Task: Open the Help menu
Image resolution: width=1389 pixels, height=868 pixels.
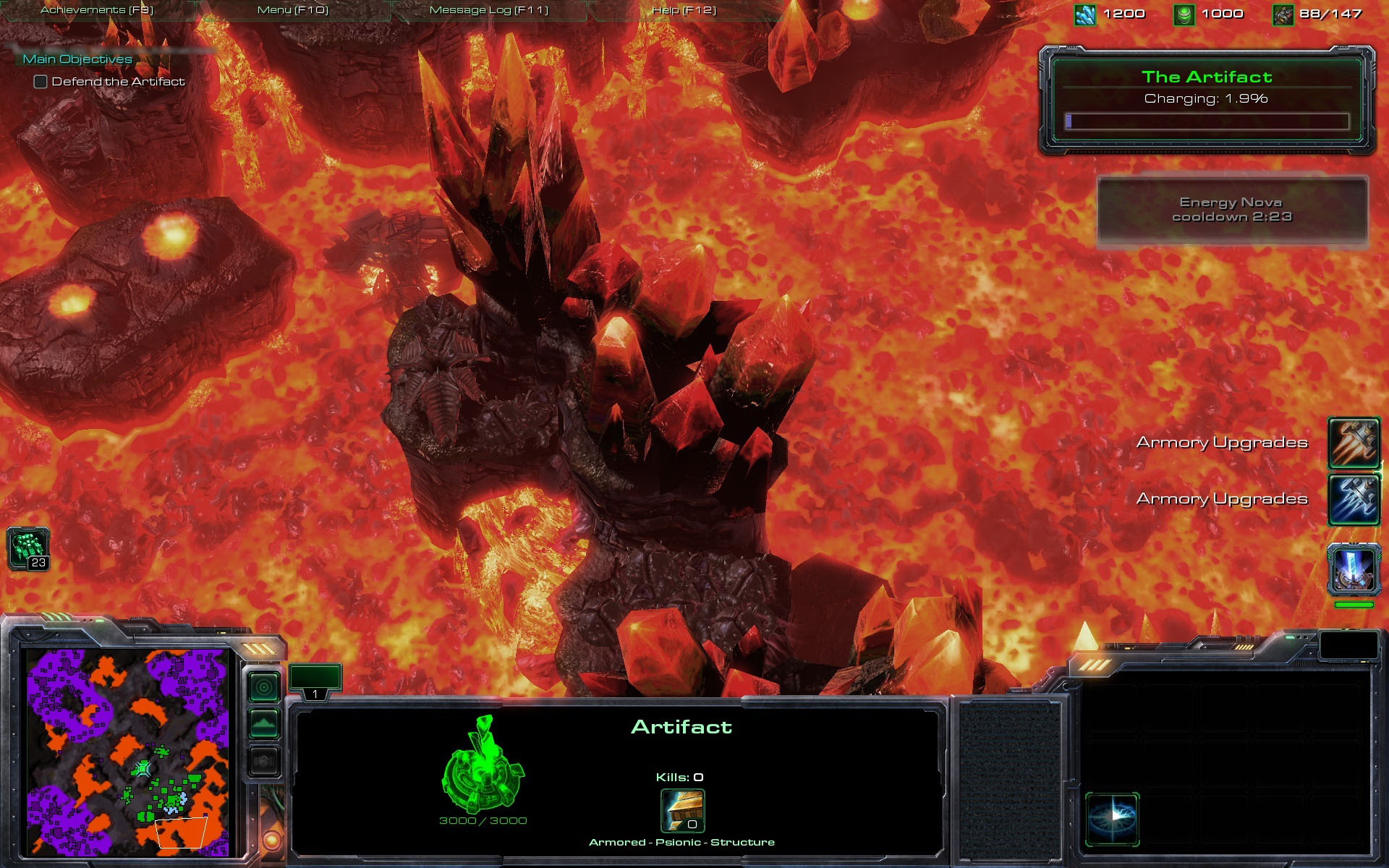Action: point(684,10)
